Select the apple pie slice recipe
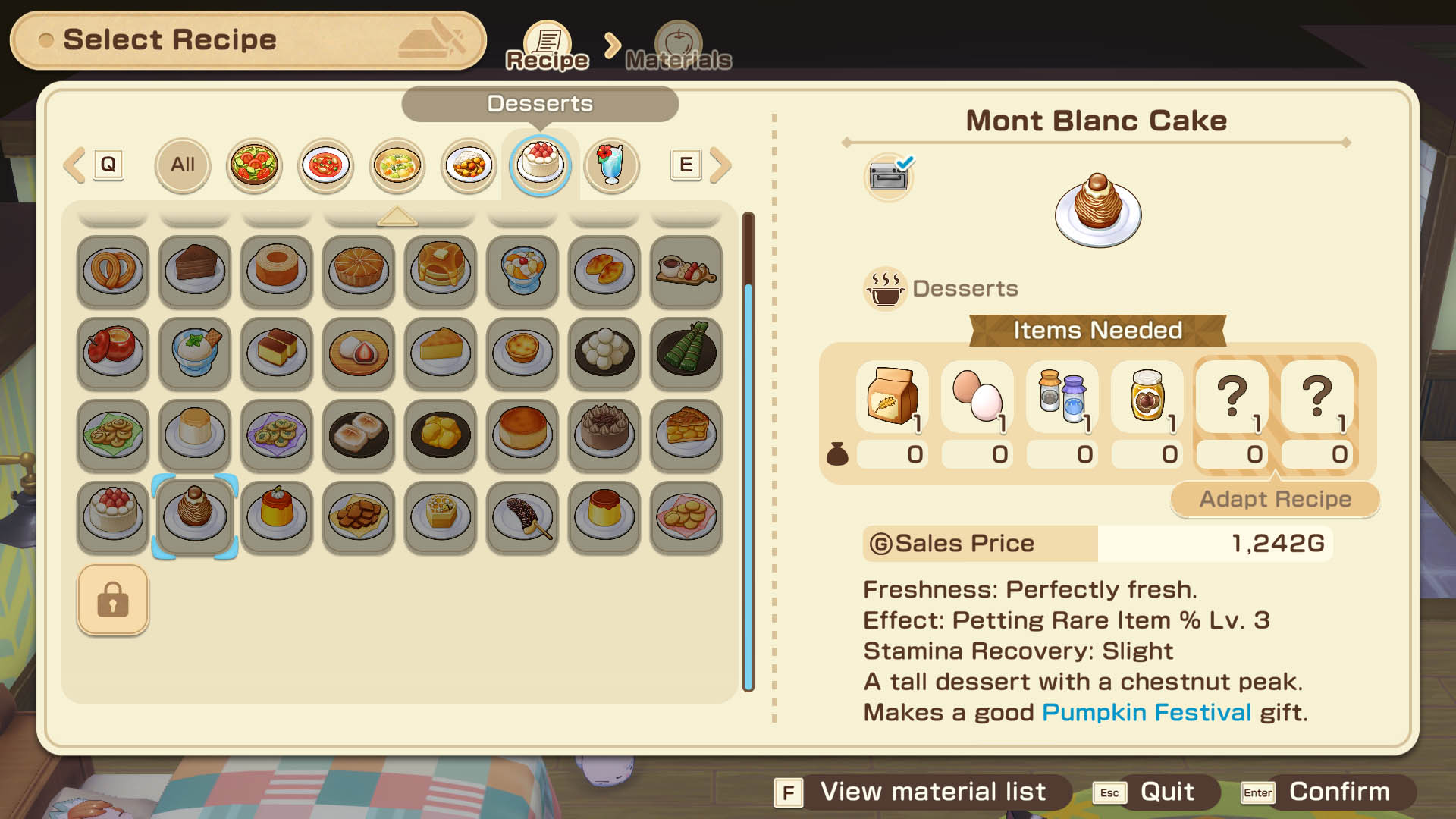This screenshot has height=819, width=1456. (x=686, y=434)
